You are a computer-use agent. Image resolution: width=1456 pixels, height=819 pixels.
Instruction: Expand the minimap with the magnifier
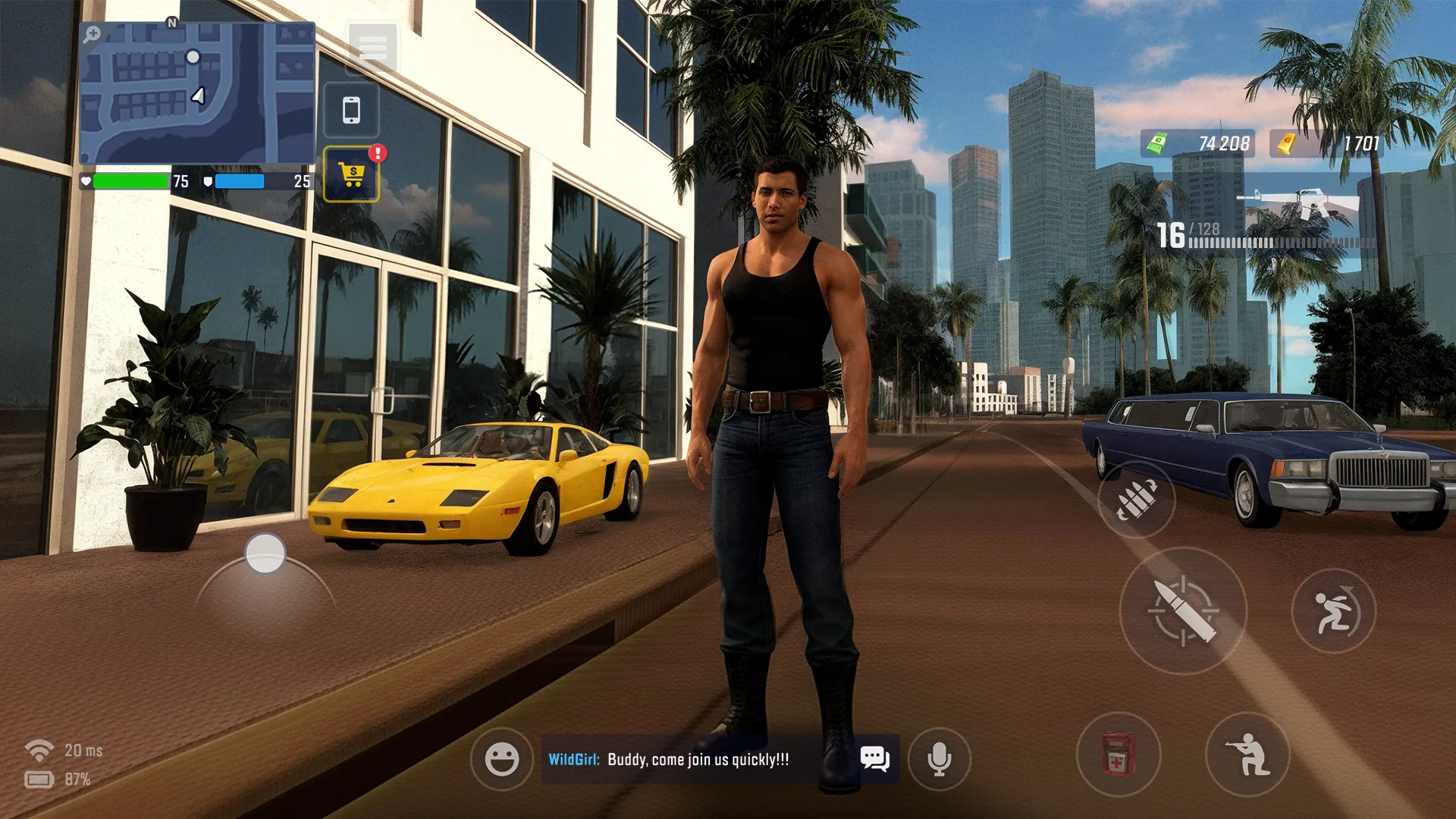pos(92,33)
